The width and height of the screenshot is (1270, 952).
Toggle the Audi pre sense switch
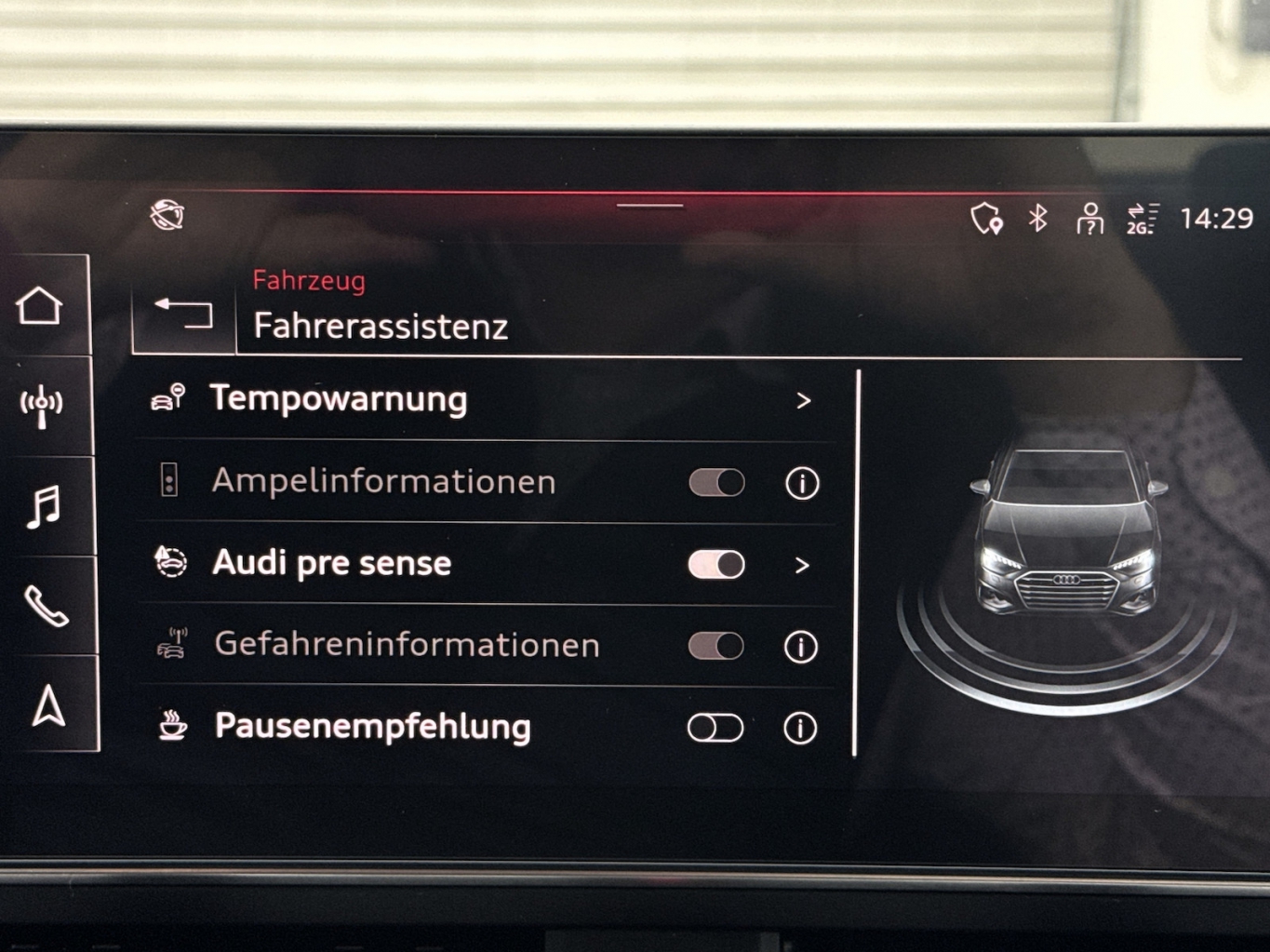click(716, 564)
